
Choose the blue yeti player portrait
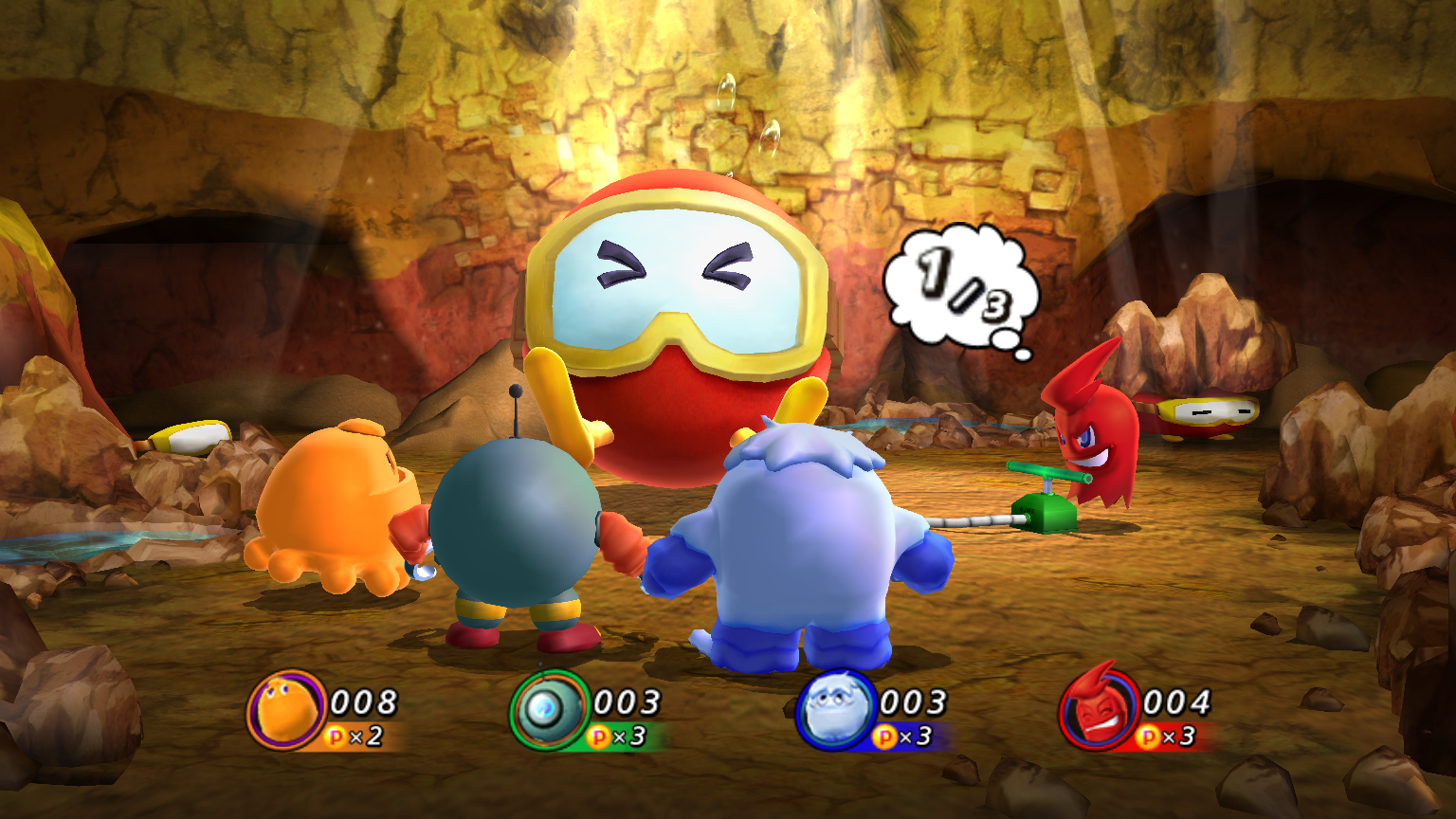click(834, 711)
